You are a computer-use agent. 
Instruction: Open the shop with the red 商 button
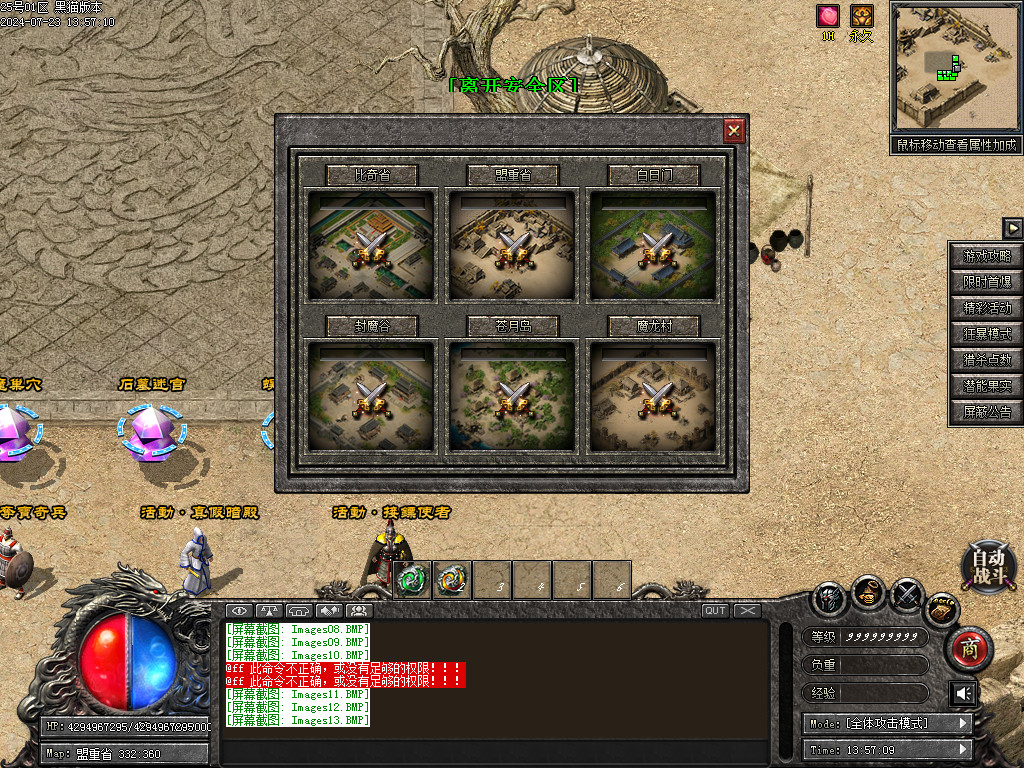click(x=969, y=649)
